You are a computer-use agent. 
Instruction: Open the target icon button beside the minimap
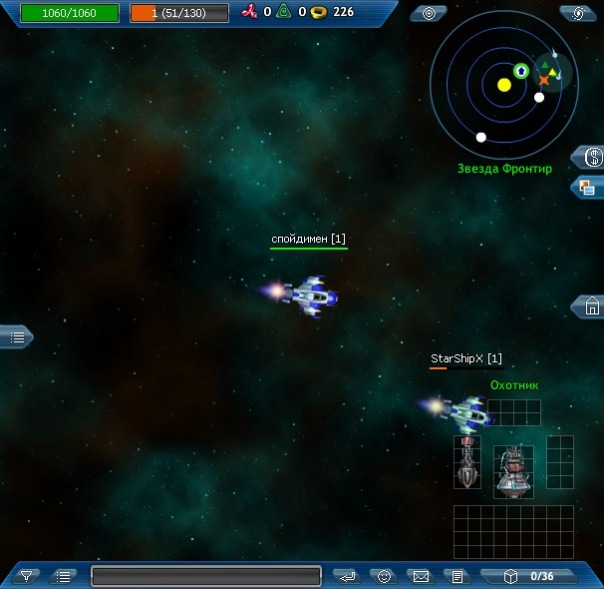[429, 13]
